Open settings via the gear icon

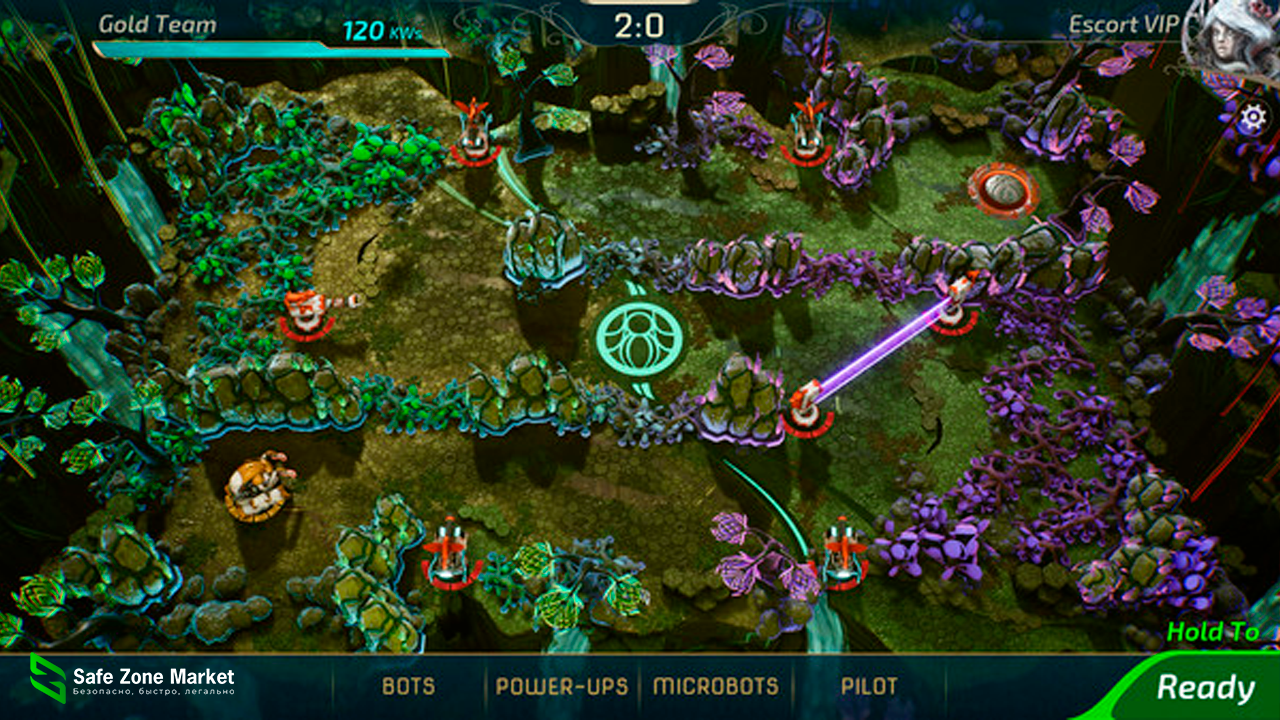[x=1252, y=119]
